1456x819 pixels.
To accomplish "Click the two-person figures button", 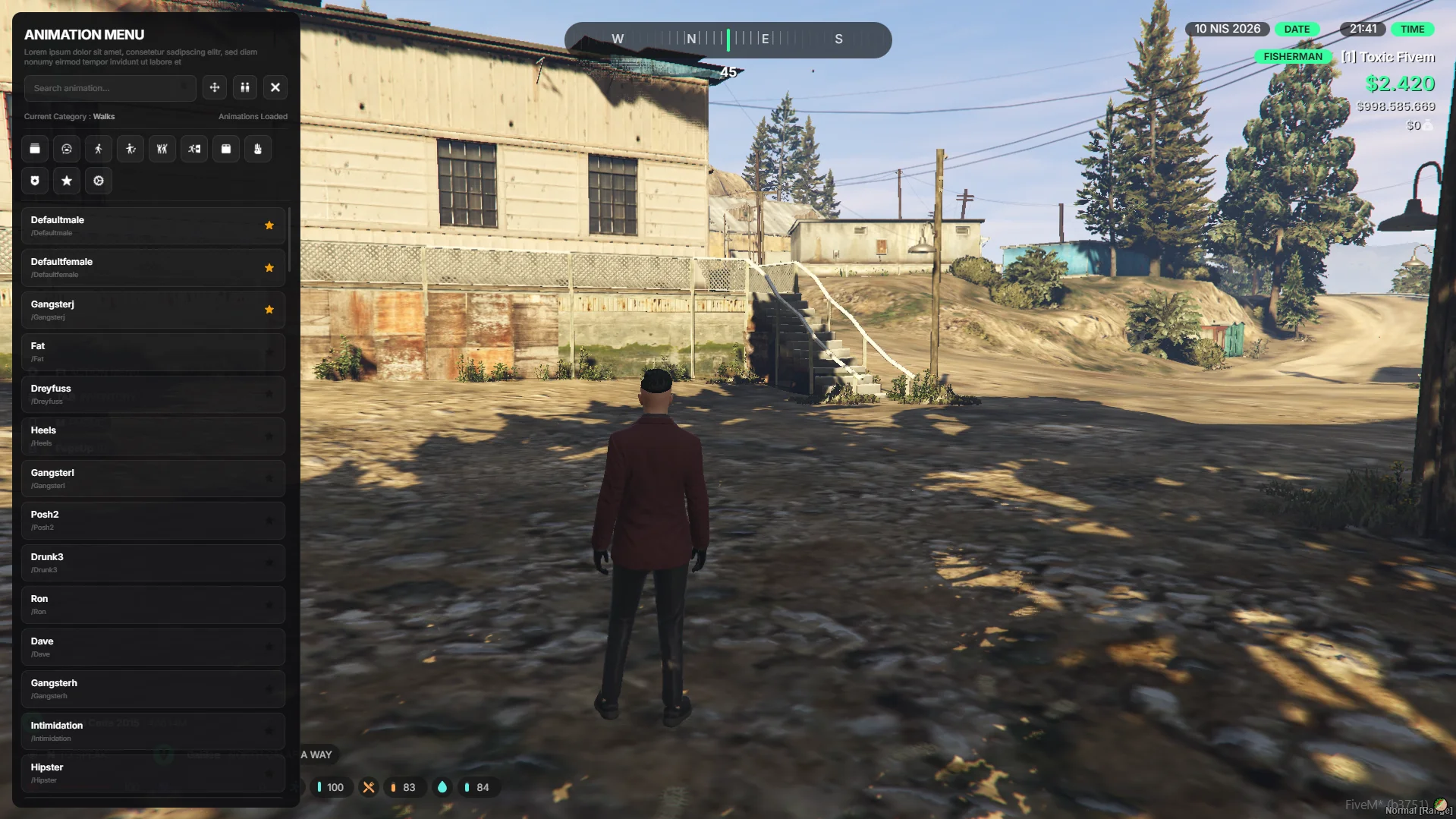I will tap(245, 88).
